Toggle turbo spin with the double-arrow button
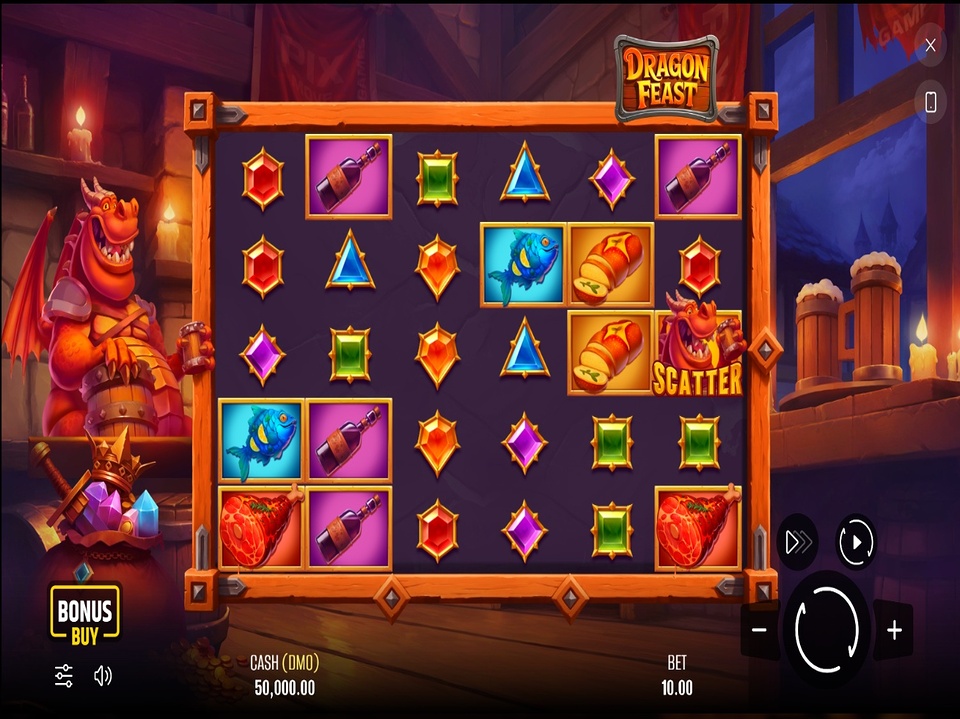 click(x=798, y=542)
